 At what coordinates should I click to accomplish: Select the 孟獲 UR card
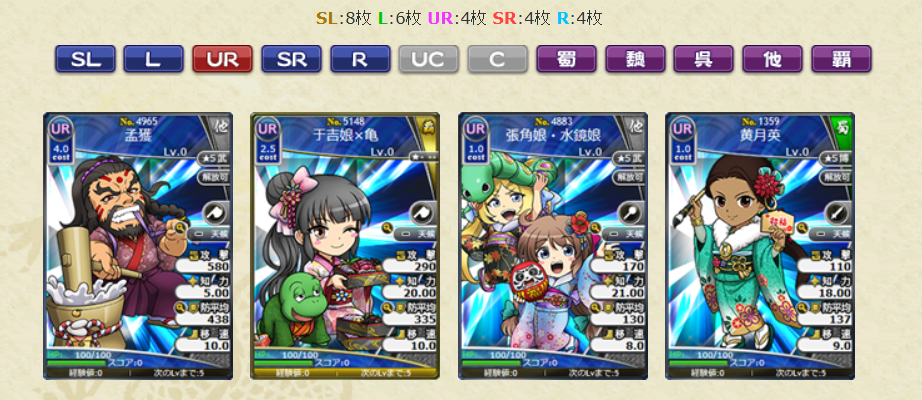pyautogui.click(x=138, y=246)
